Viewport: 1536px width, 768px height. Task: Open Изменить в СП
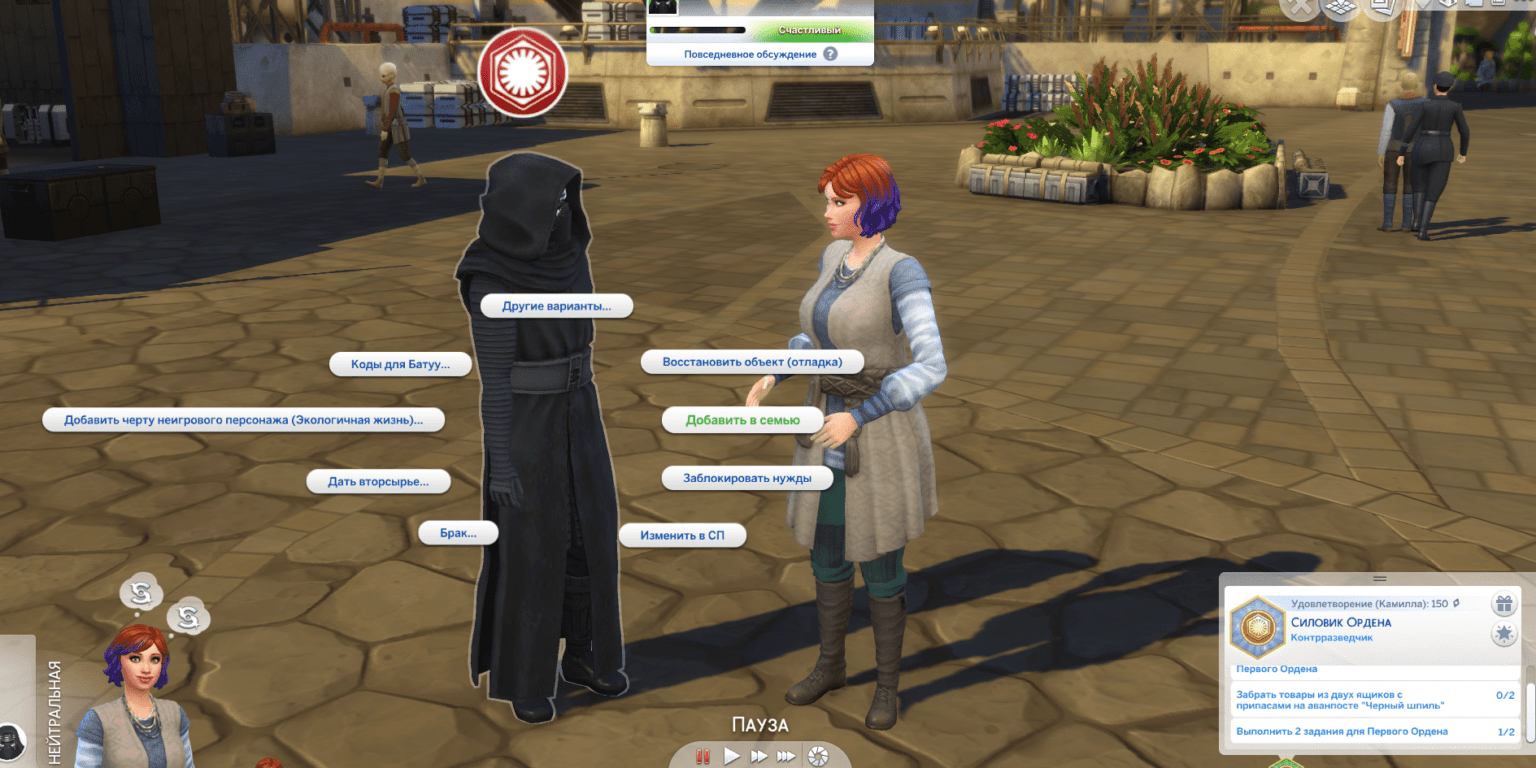click(683, 535)
